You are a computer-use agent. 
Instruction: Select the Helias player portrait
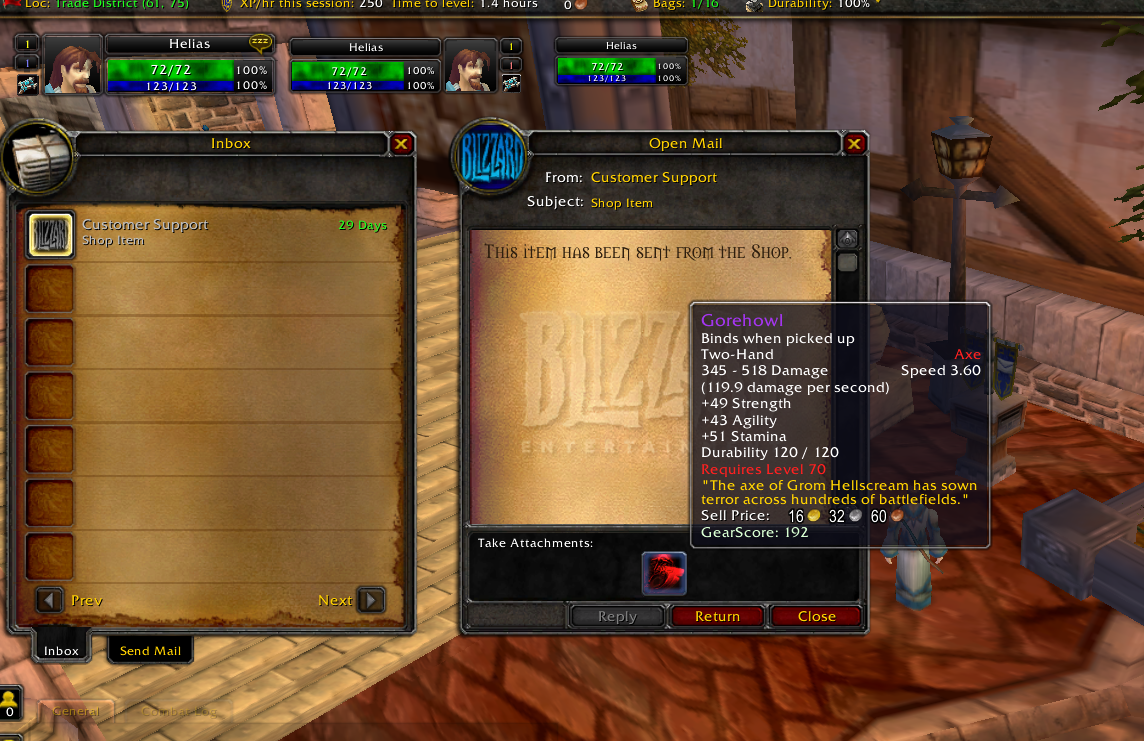click(73, 65)
